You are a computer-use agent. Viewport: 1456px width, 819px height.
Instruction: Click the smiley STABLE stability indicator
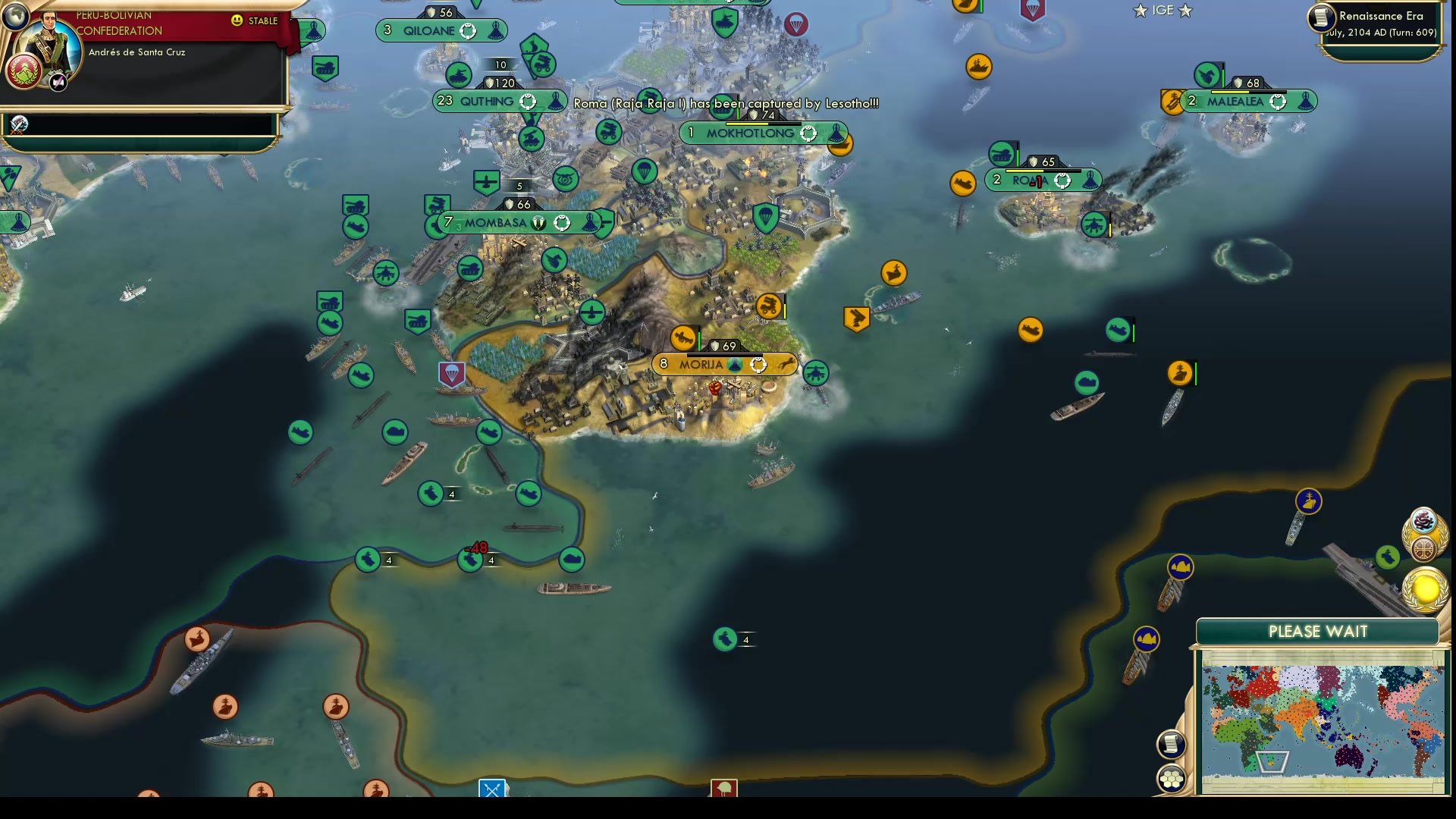[x=239, y=21]
